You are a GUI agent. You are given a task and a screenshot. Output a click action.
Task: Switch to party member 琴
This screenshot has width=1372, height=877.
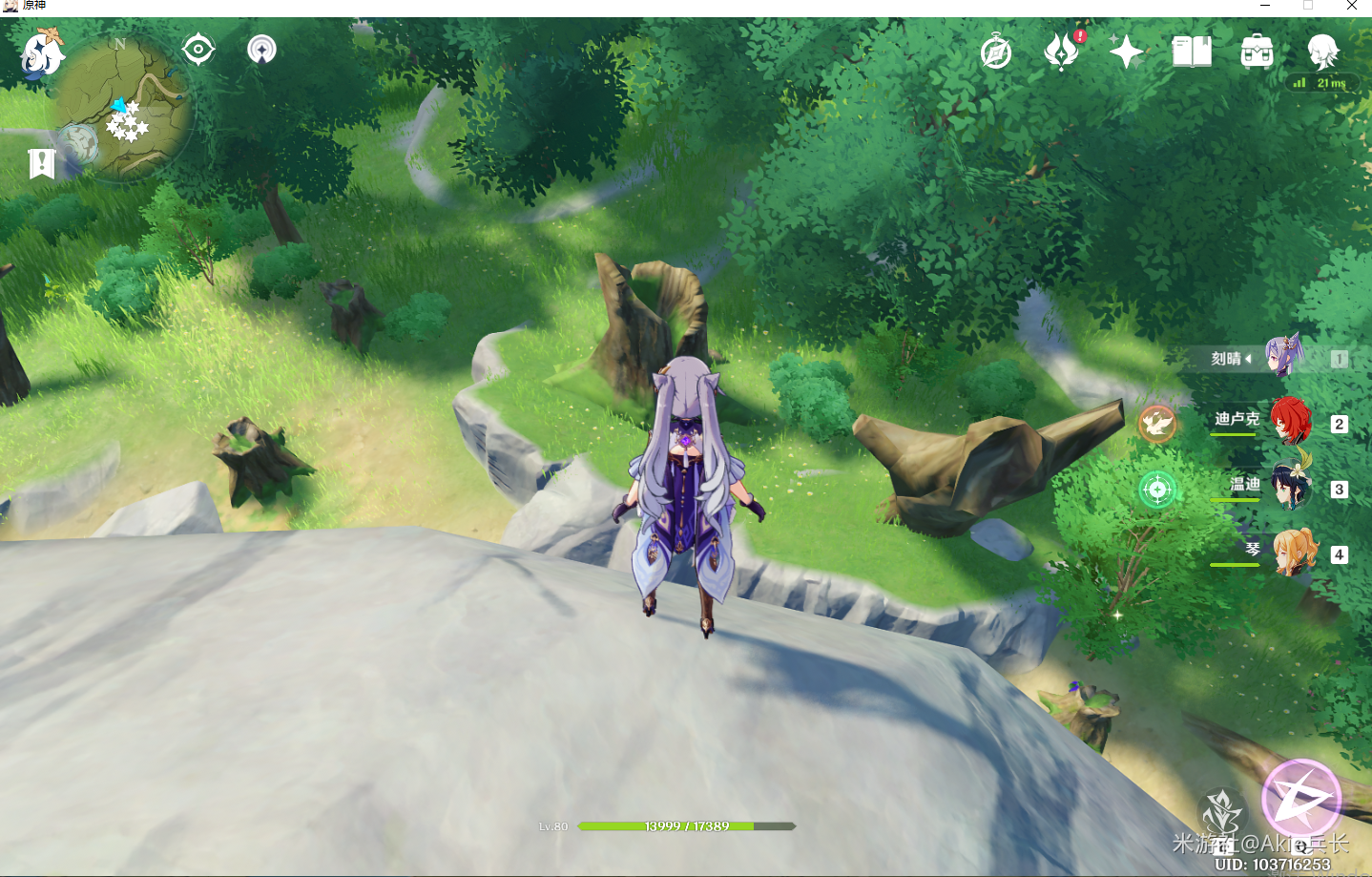click(1294, 553)
